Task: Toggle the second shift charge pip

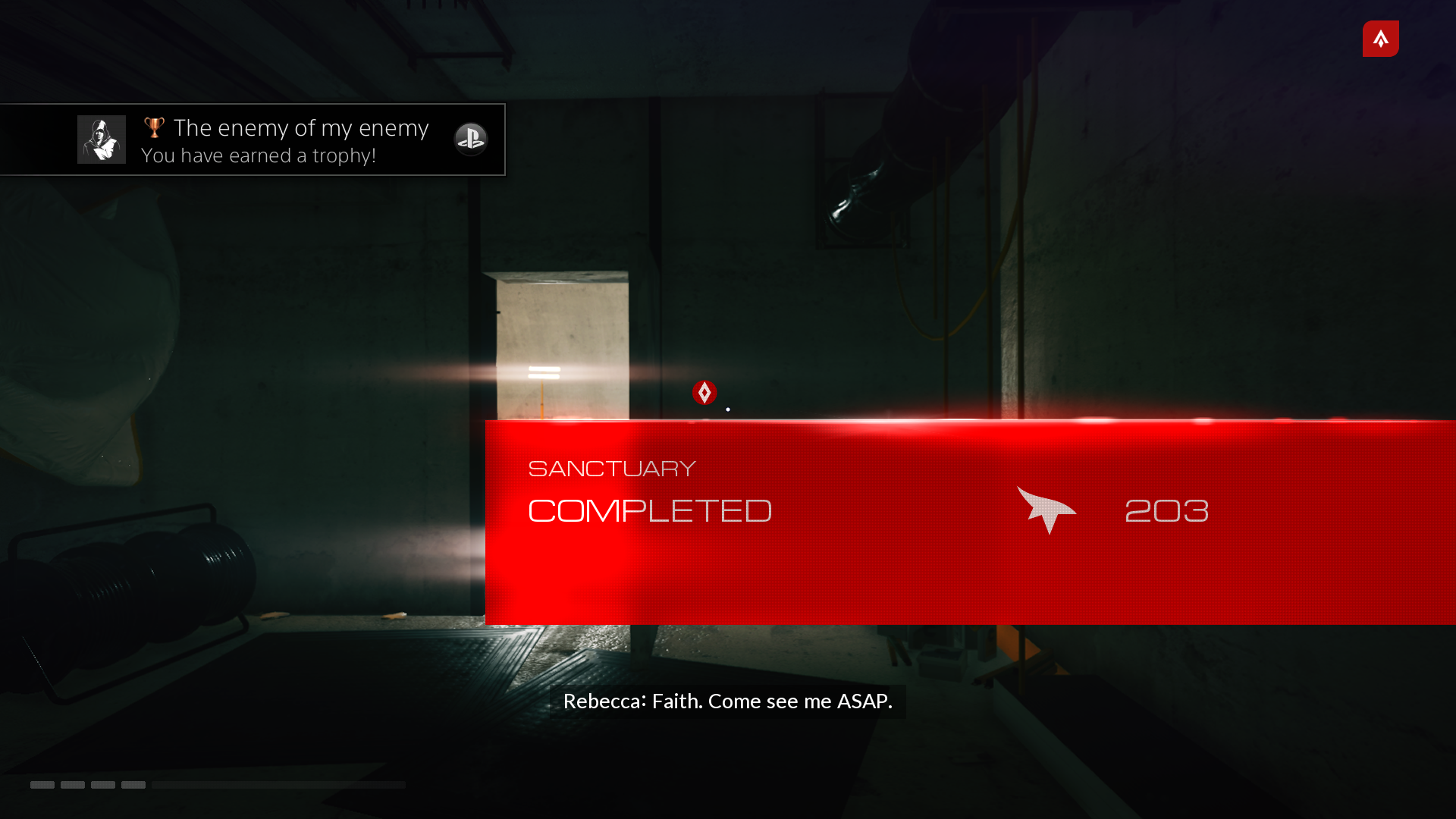Action: (x=73, y=785)
